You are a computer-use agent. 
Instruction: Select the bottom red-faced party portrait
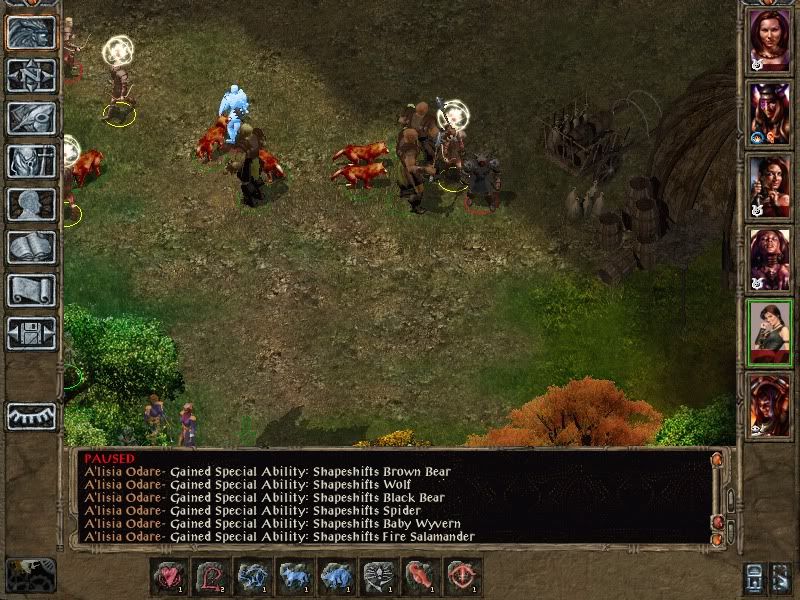tap(769, 404)
